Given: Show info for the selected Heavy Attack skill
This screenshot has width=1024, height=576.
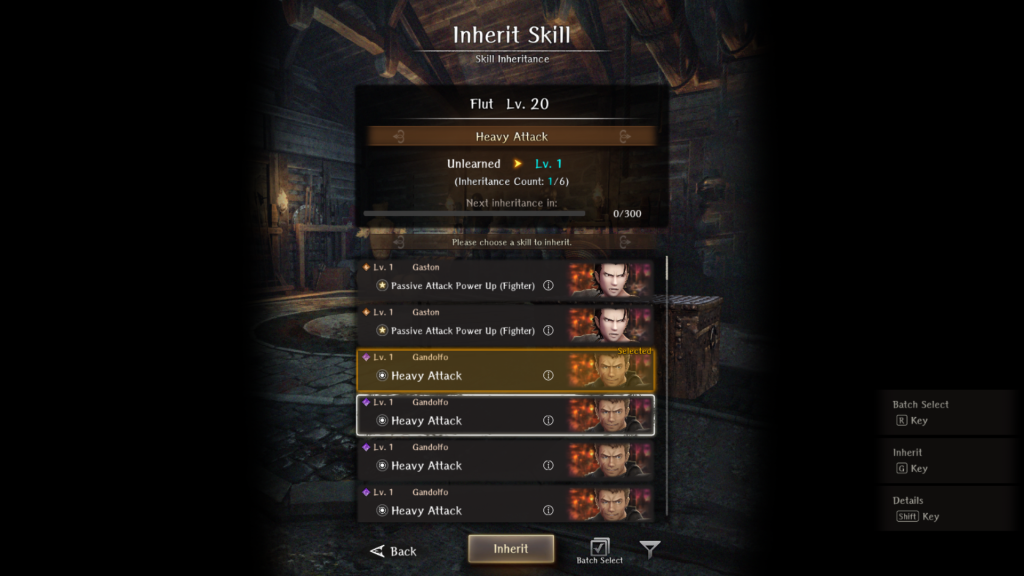Looking at the screenshot, I should coord(548,376).
